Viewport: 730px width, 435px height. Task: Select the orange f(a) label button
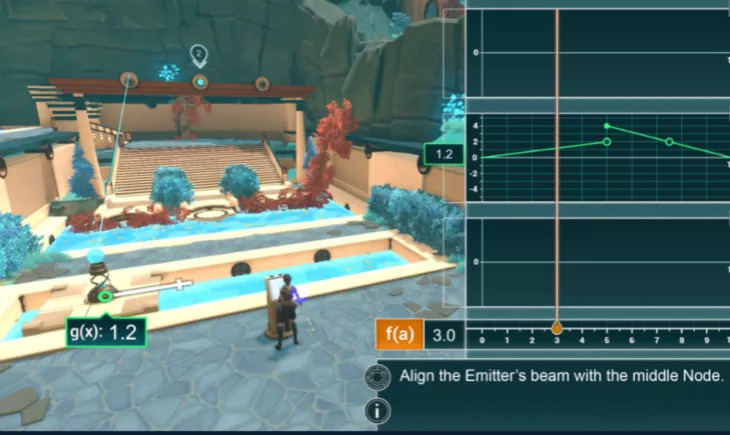(398, 335)
